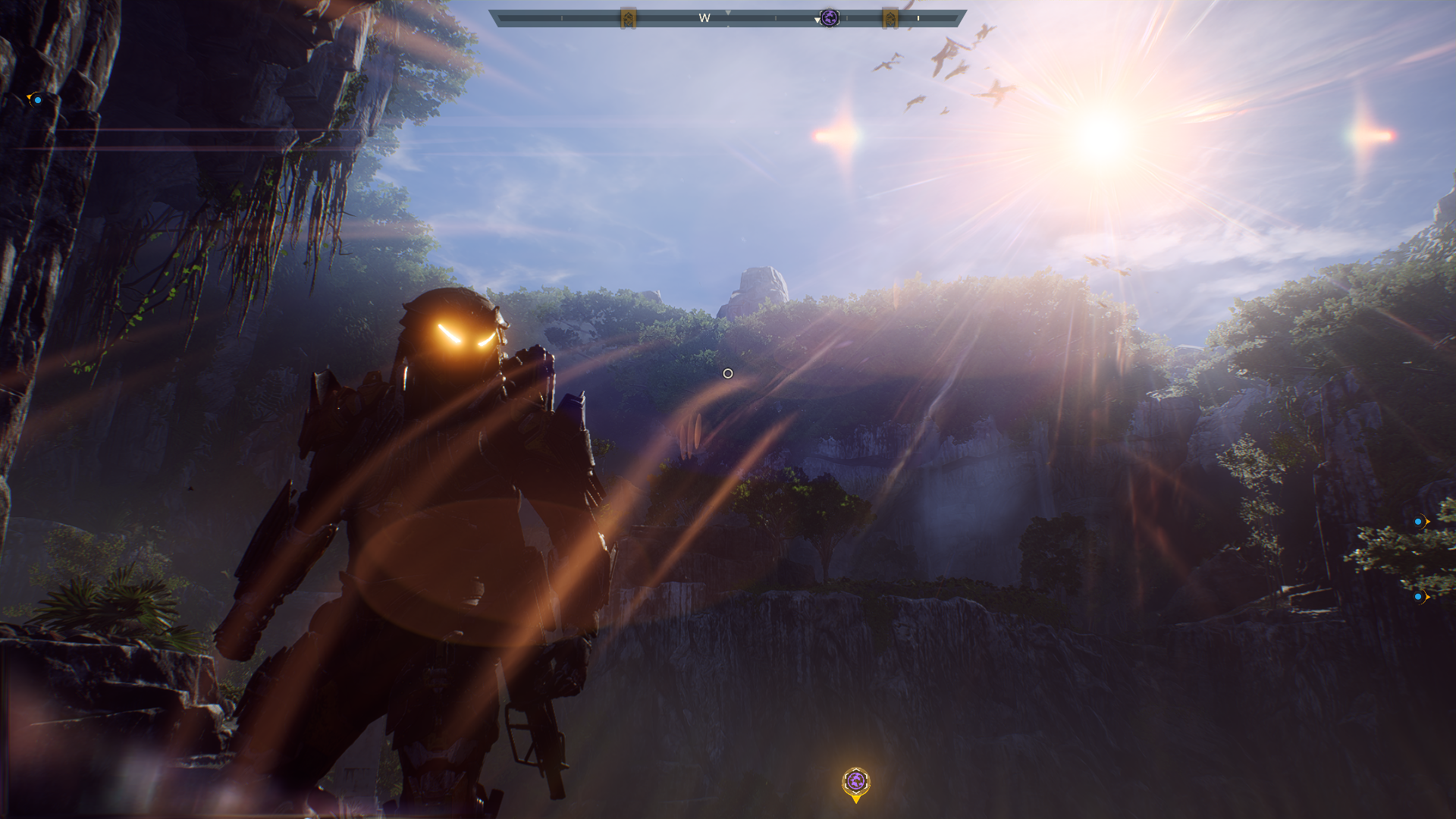Select the gold-pinned purple world waypoint marker
Screen dimensions: 1456x819
click(855, 782)
